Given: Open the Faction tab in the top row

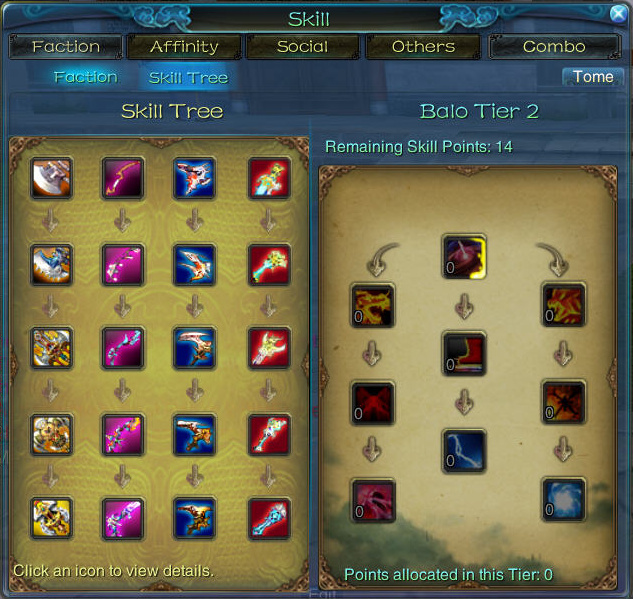Looking at the screenshot, I should point(66,47).
